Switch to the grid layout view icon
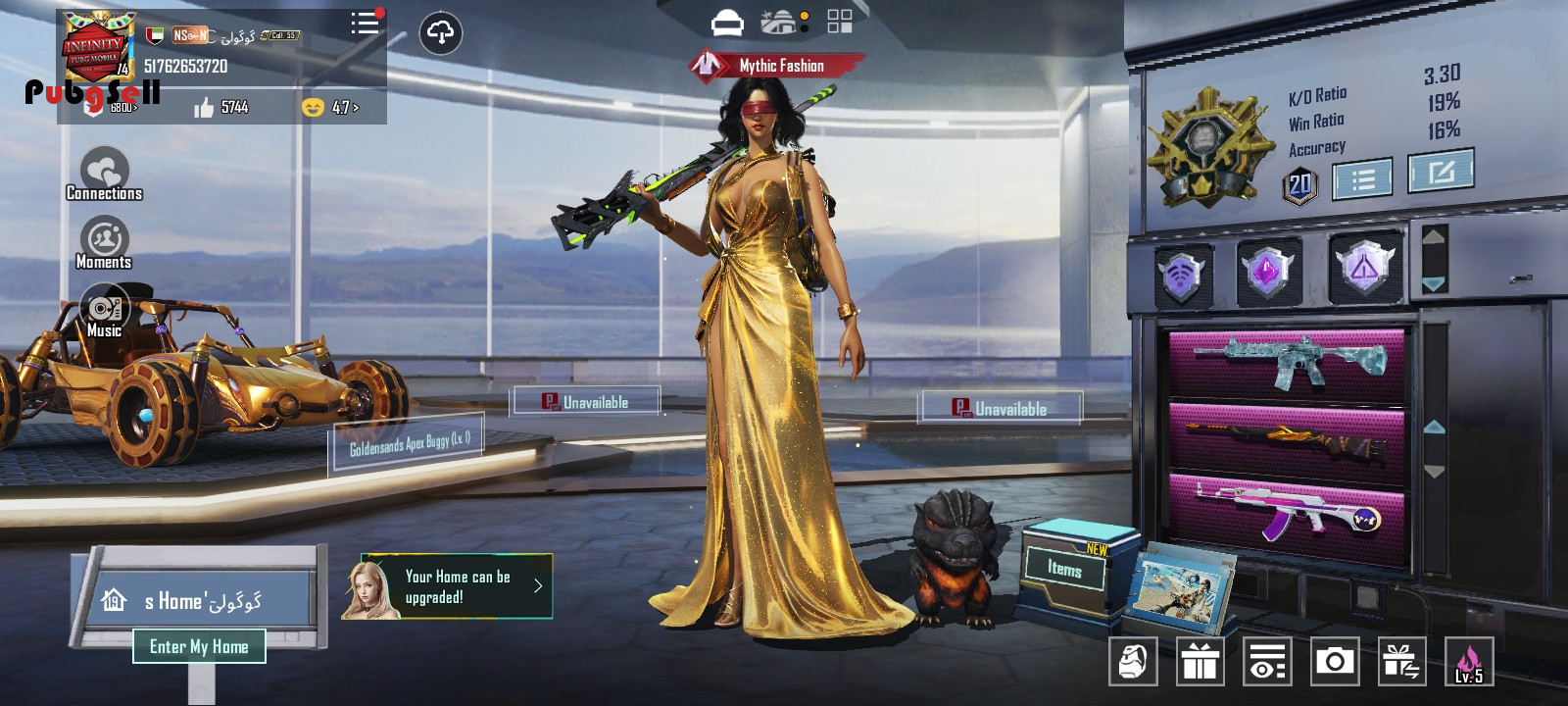 pos(840,22)
